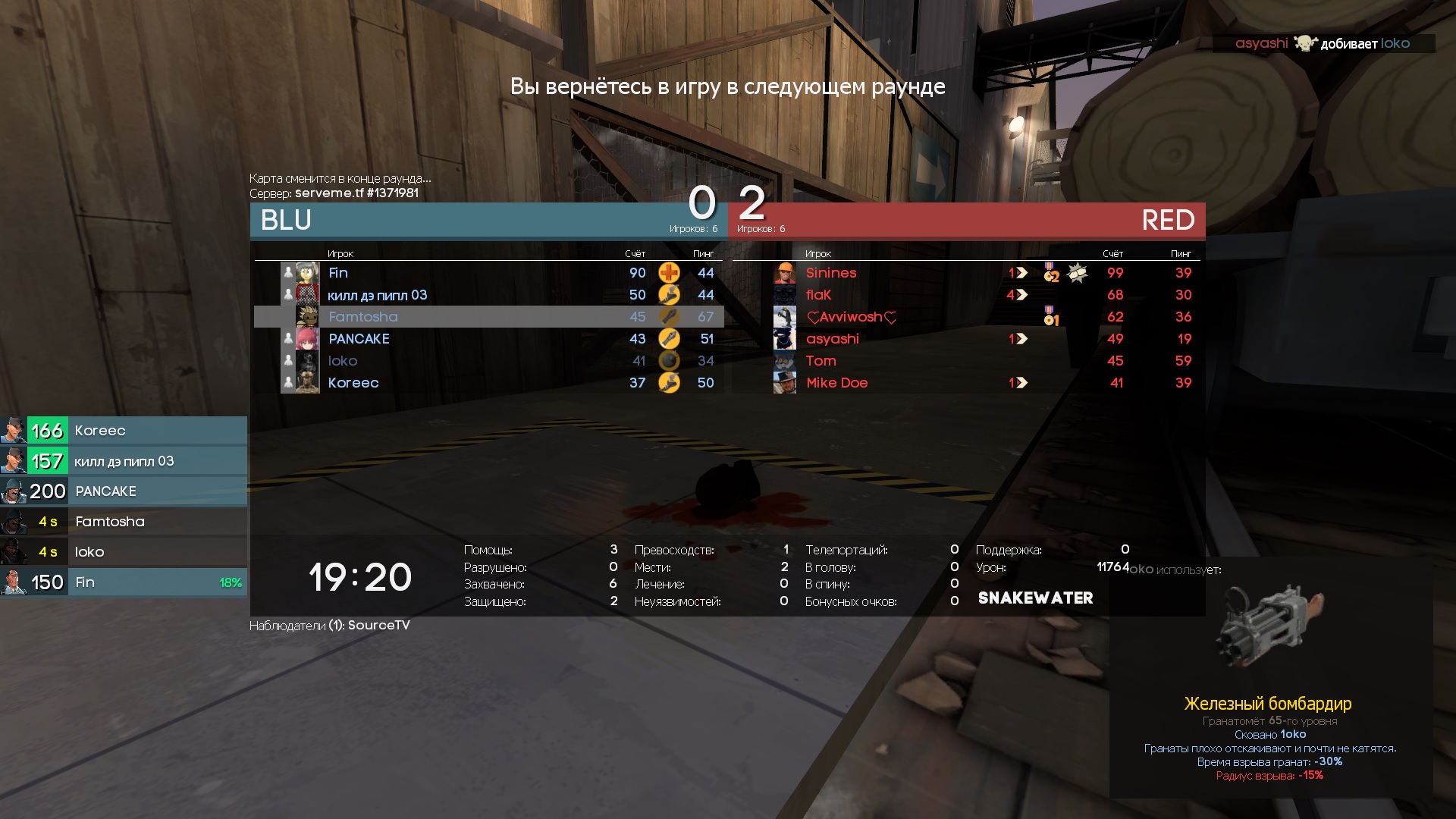Image resolution: width=1456 pixels, height=819 pixels.
Task: Choose the ♡Avviwosh♡ scoreboard entry
Action: point(851,317)
